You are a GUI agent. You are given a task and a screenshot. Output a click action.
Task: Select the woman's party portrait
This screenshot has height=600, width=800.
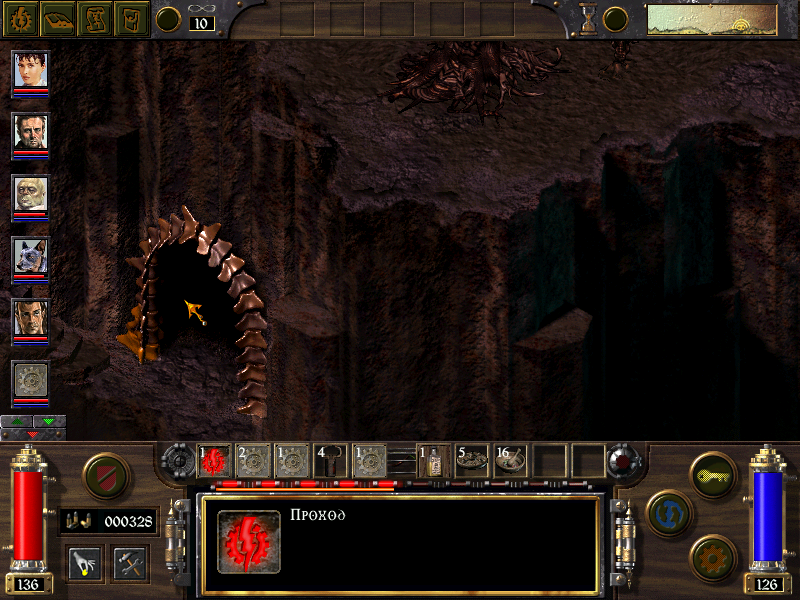click(30, 70)
